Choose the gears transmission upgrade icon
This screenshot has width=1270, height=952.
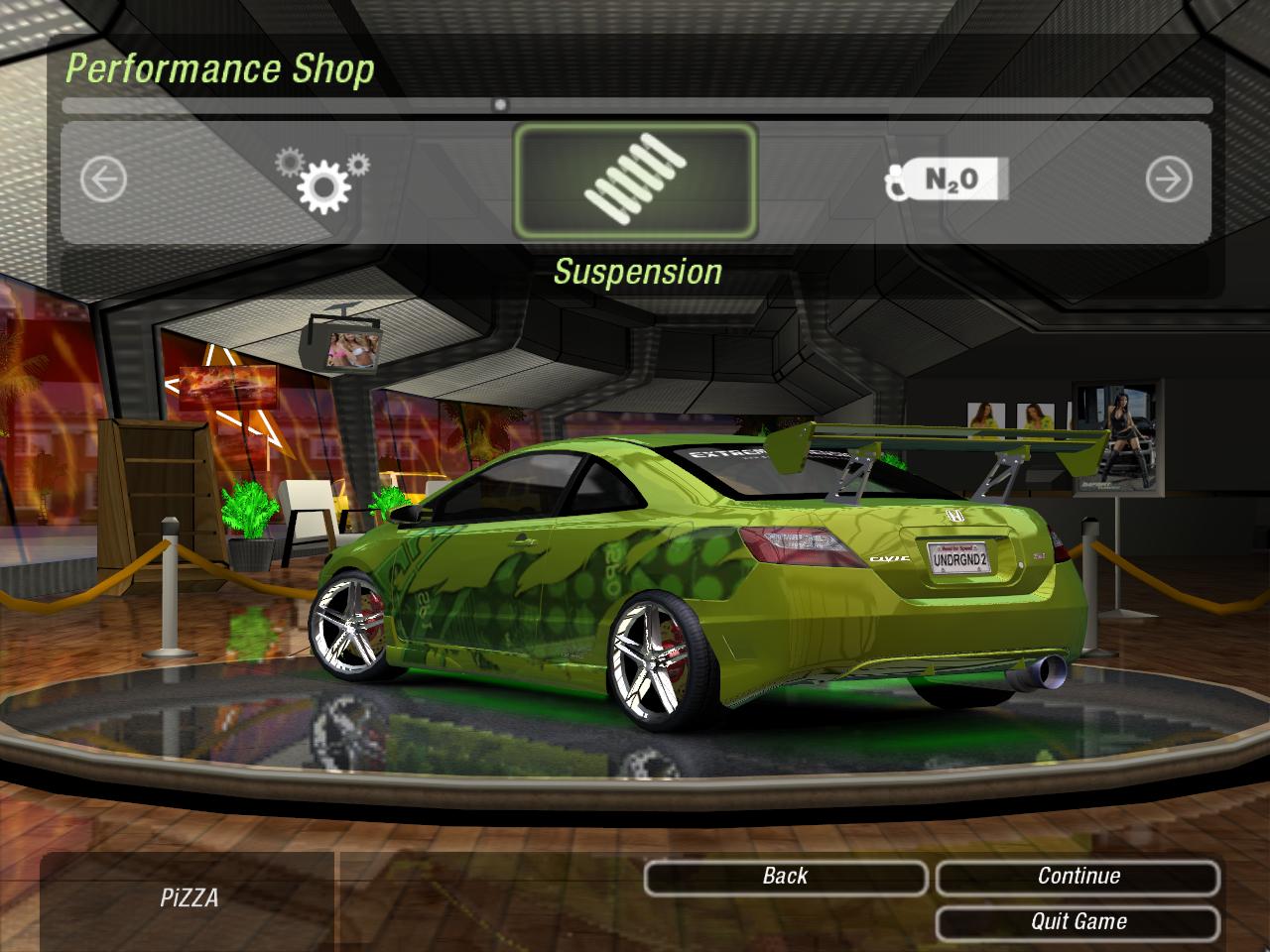point(322,179)
